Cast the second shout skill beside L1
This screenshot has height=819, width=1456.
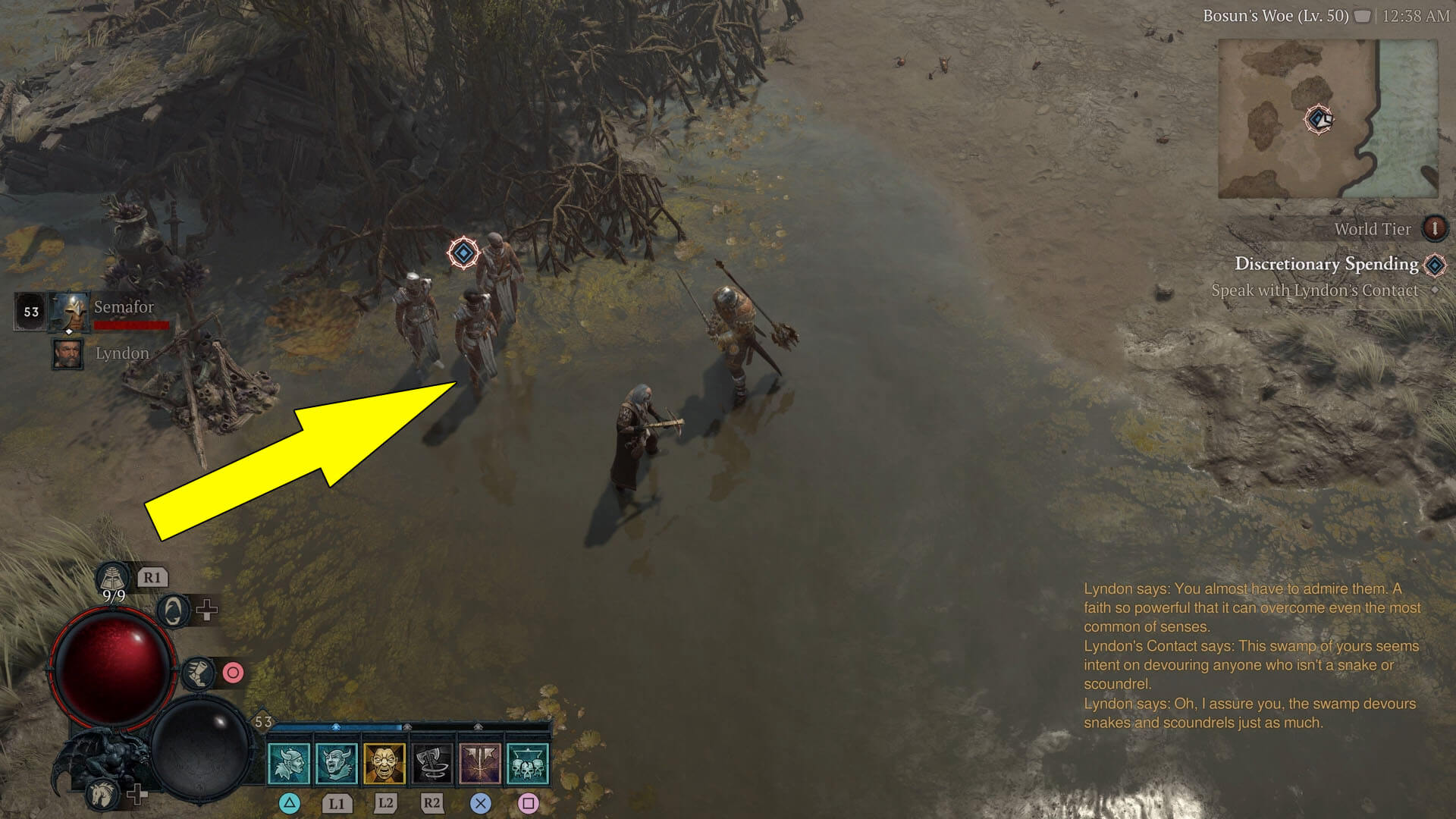click(x=337, y=762)
